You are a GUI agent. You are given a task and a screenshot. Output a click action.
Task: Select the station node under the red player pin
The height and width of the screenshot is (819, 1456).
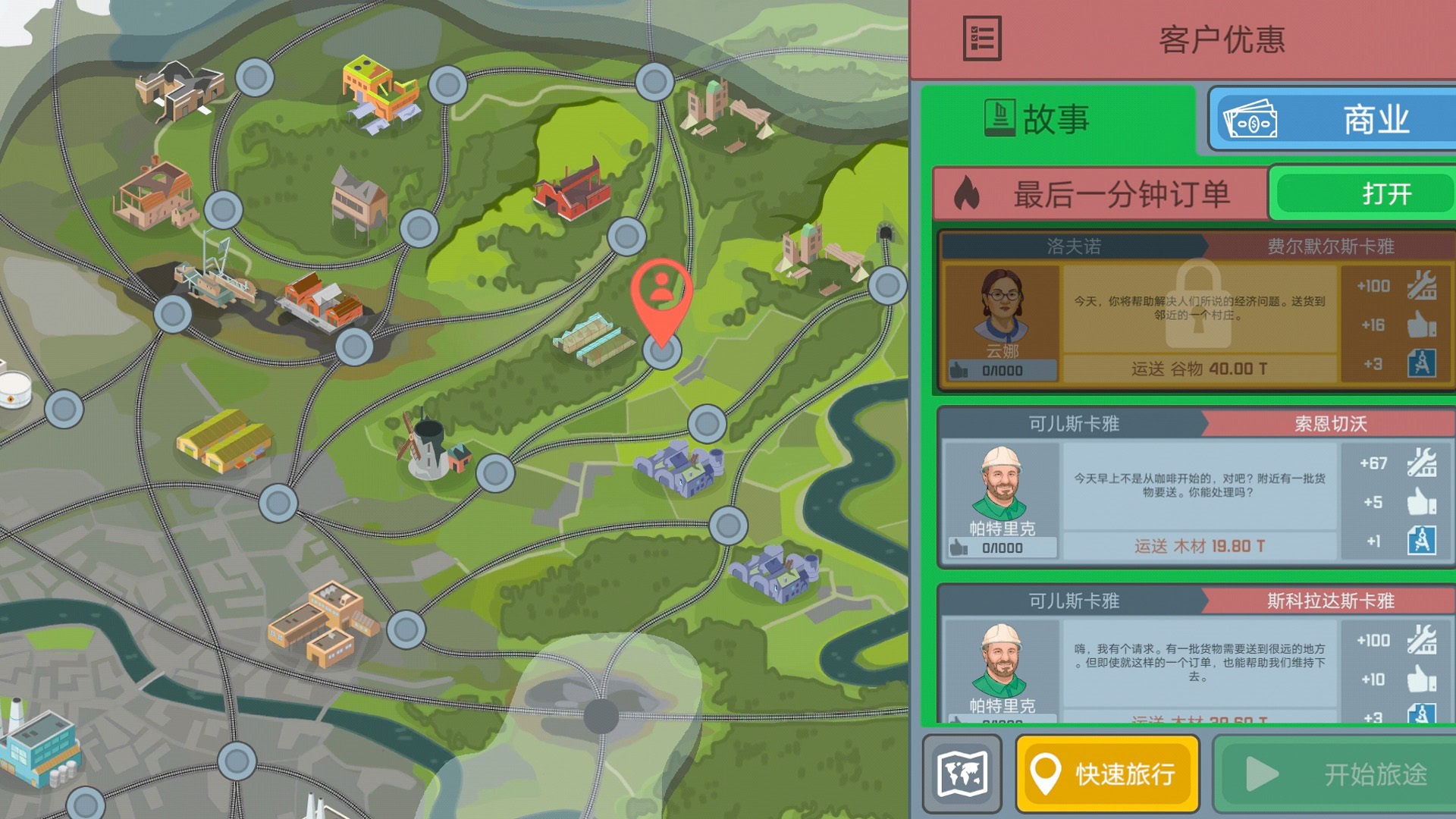(662, 351)
